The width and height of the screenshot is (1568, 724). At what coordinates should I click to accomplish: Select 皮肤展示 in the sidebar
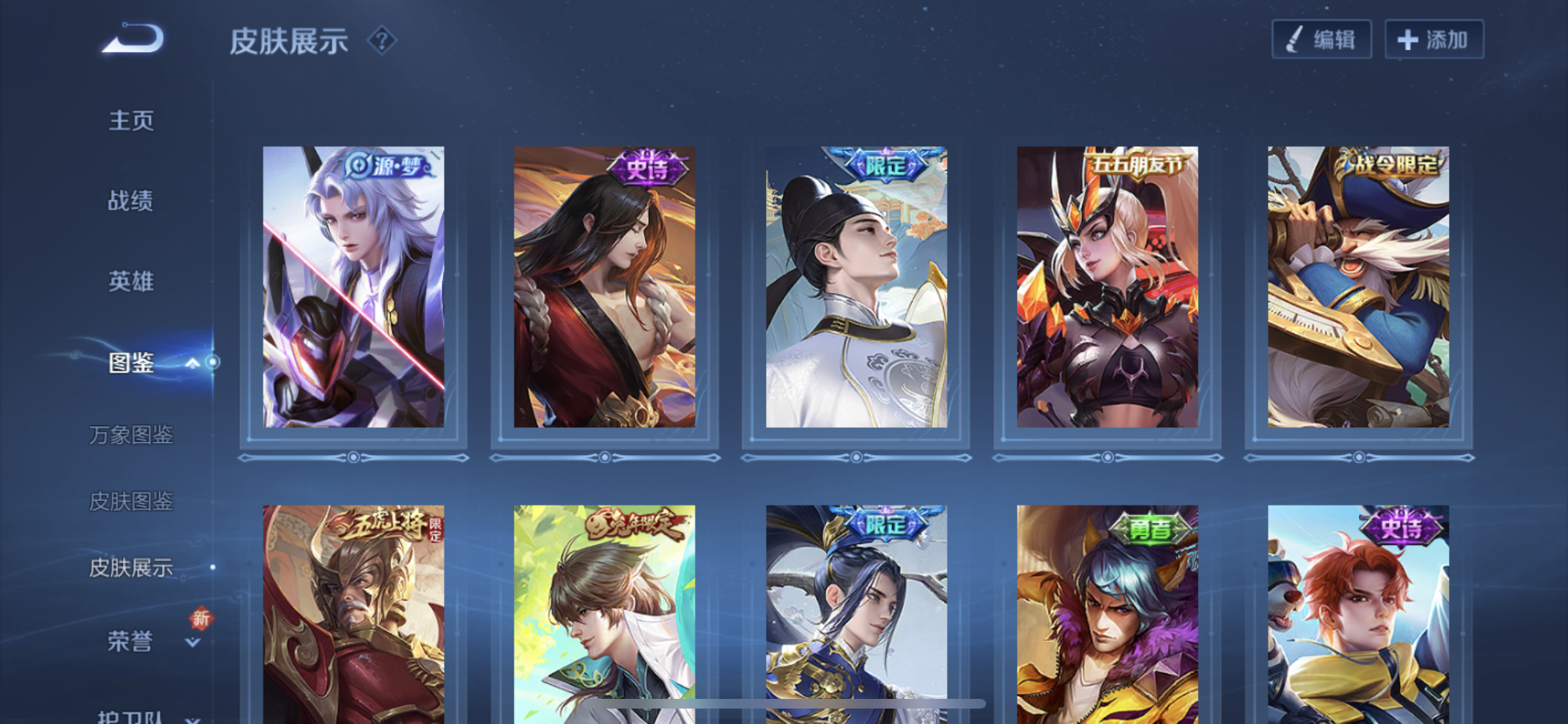131,568
